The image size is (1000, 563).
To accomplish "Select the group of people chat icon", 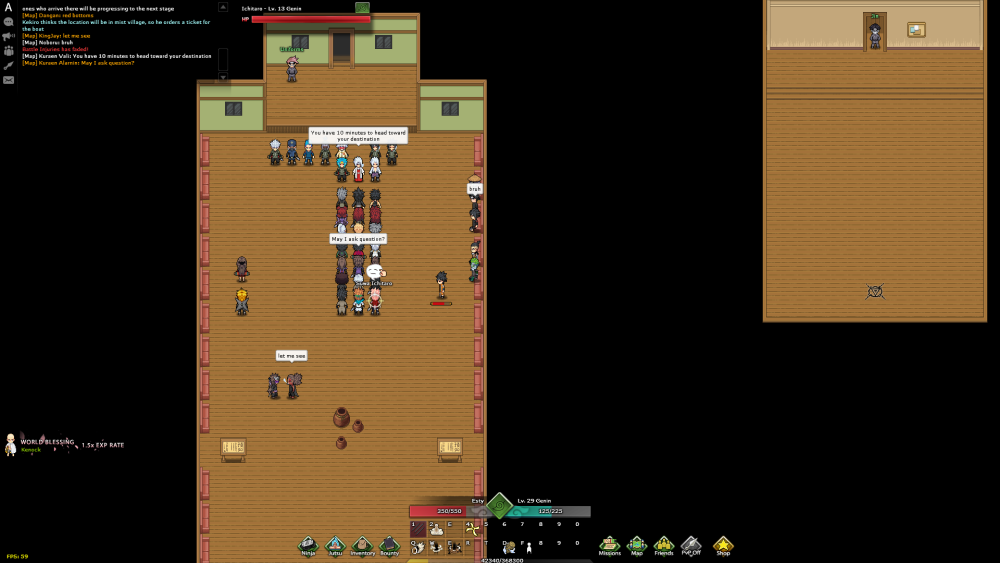I will pyautogui.click(x=9, y=50).
